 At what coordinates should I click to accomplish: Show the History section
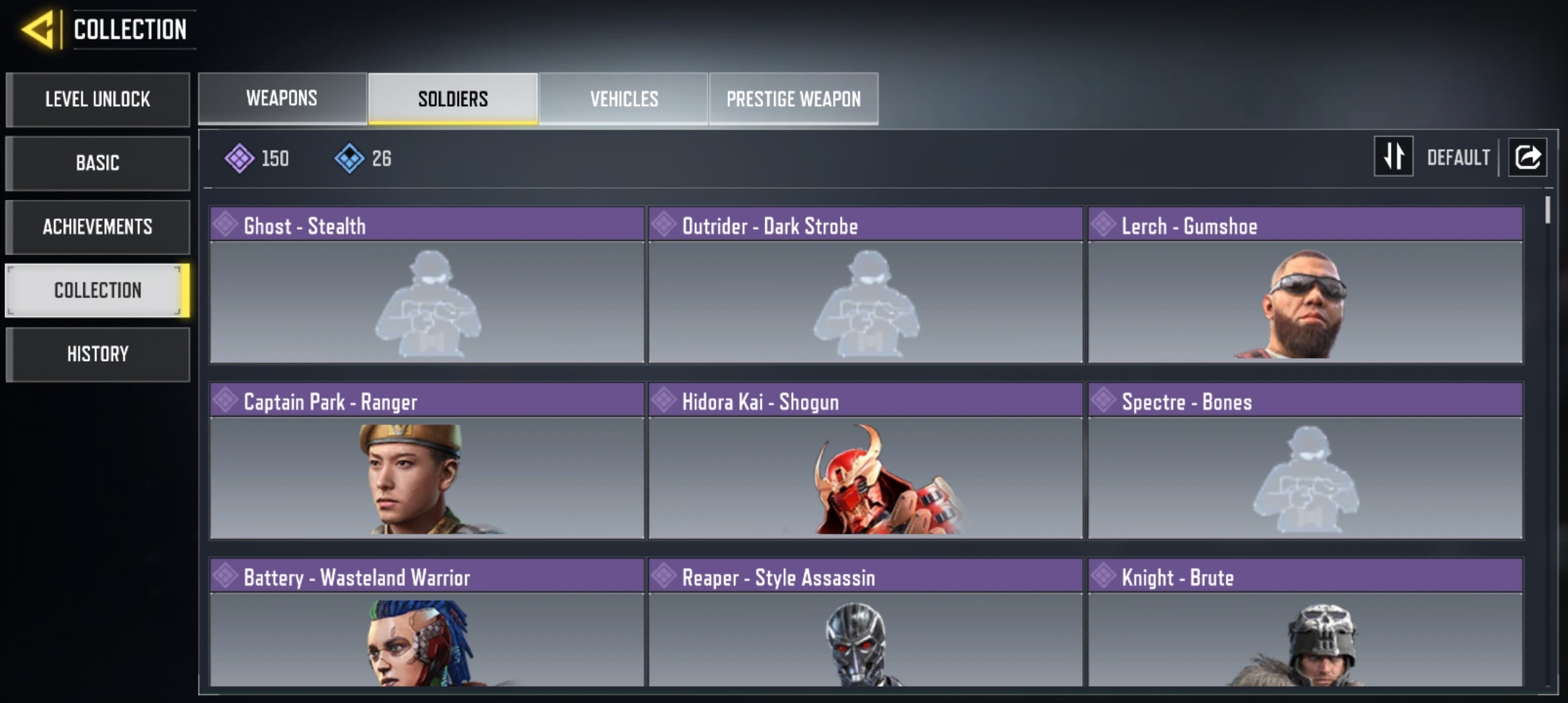point(98,354)
